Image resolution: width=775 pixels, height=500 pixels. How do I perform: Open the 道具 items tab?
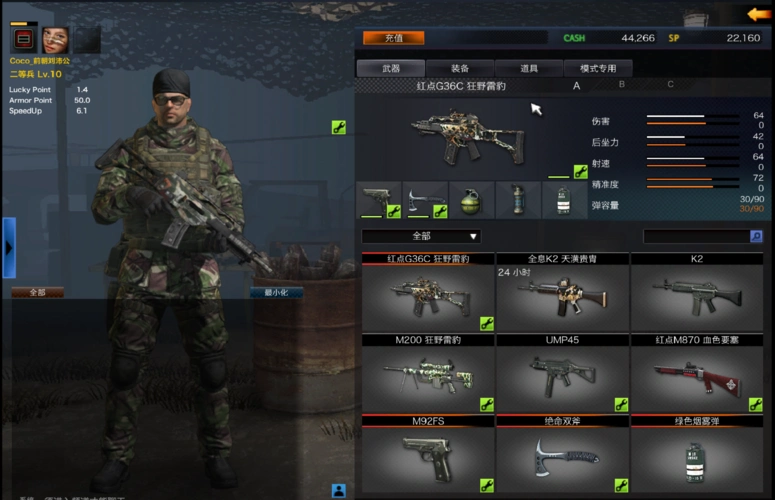529,68
